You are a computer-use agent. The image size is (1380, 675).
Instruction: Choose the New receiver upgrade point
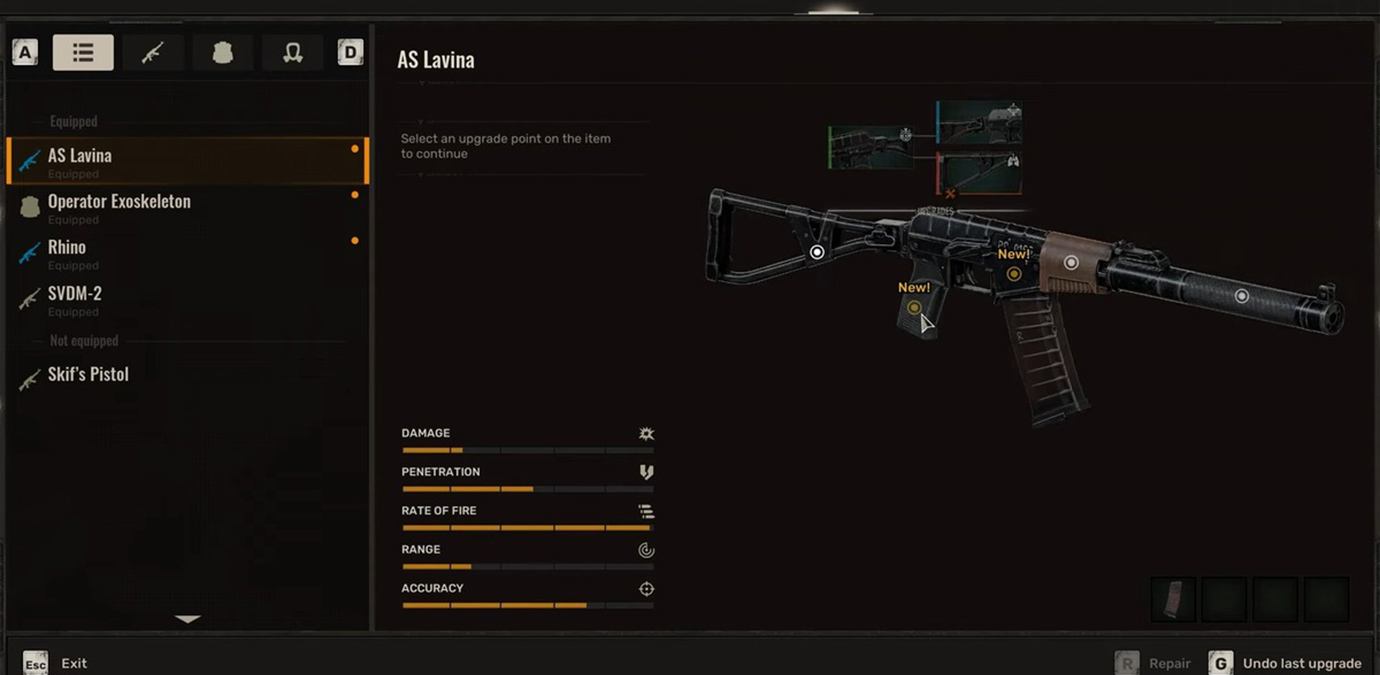(x=1013, y=274)
